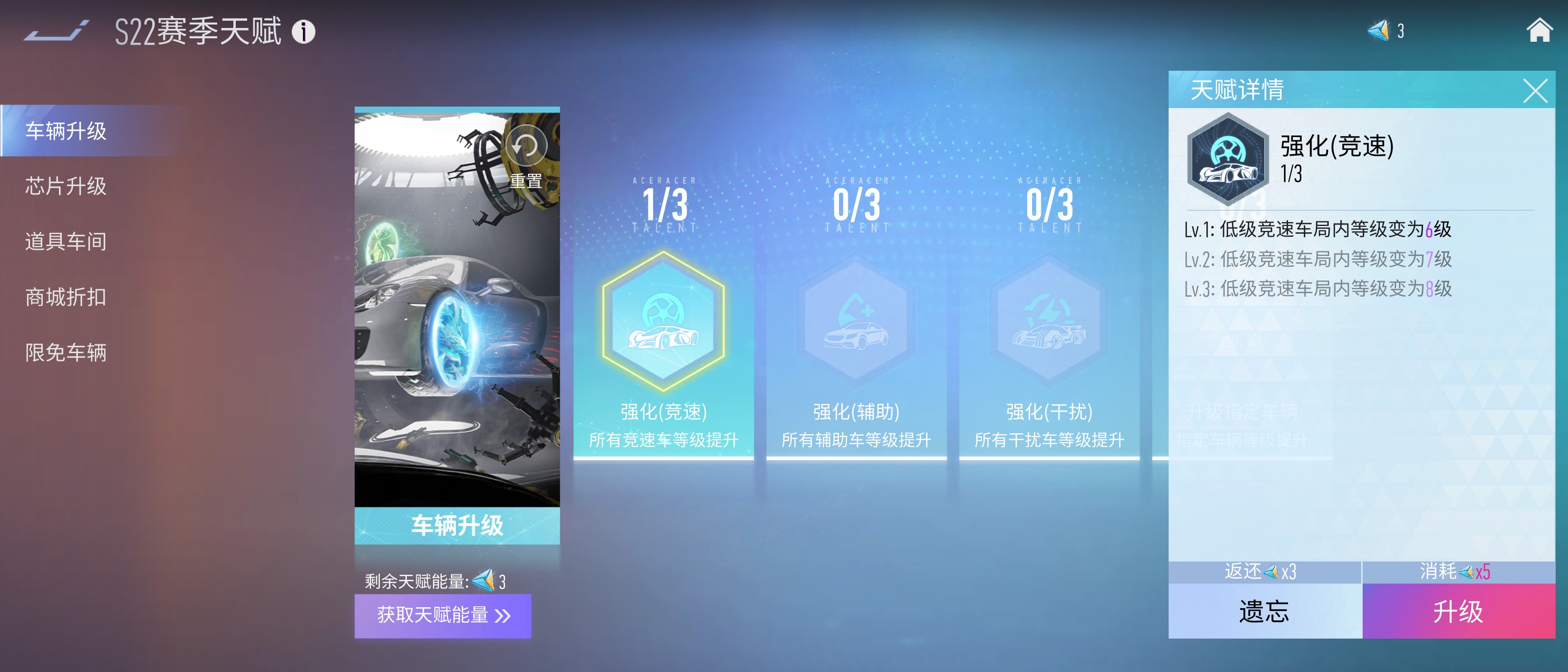
Task: Show the 商城折扣 category
Action: (x=66, y=297)
